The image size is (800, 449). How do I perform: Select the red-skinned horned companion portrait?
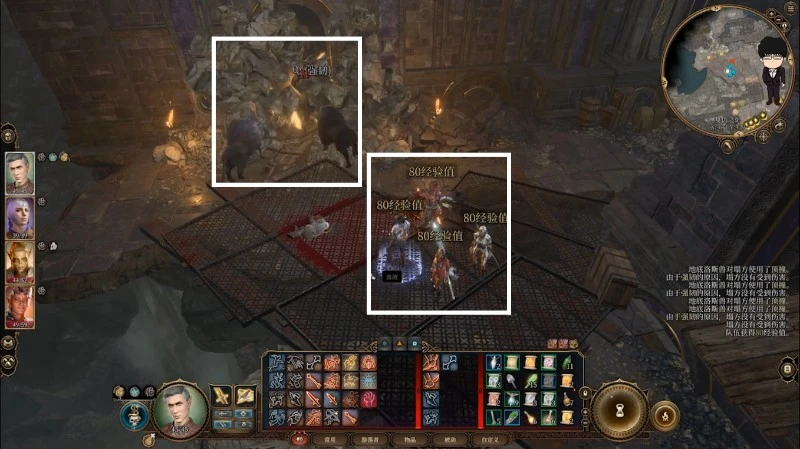(20, 304)
